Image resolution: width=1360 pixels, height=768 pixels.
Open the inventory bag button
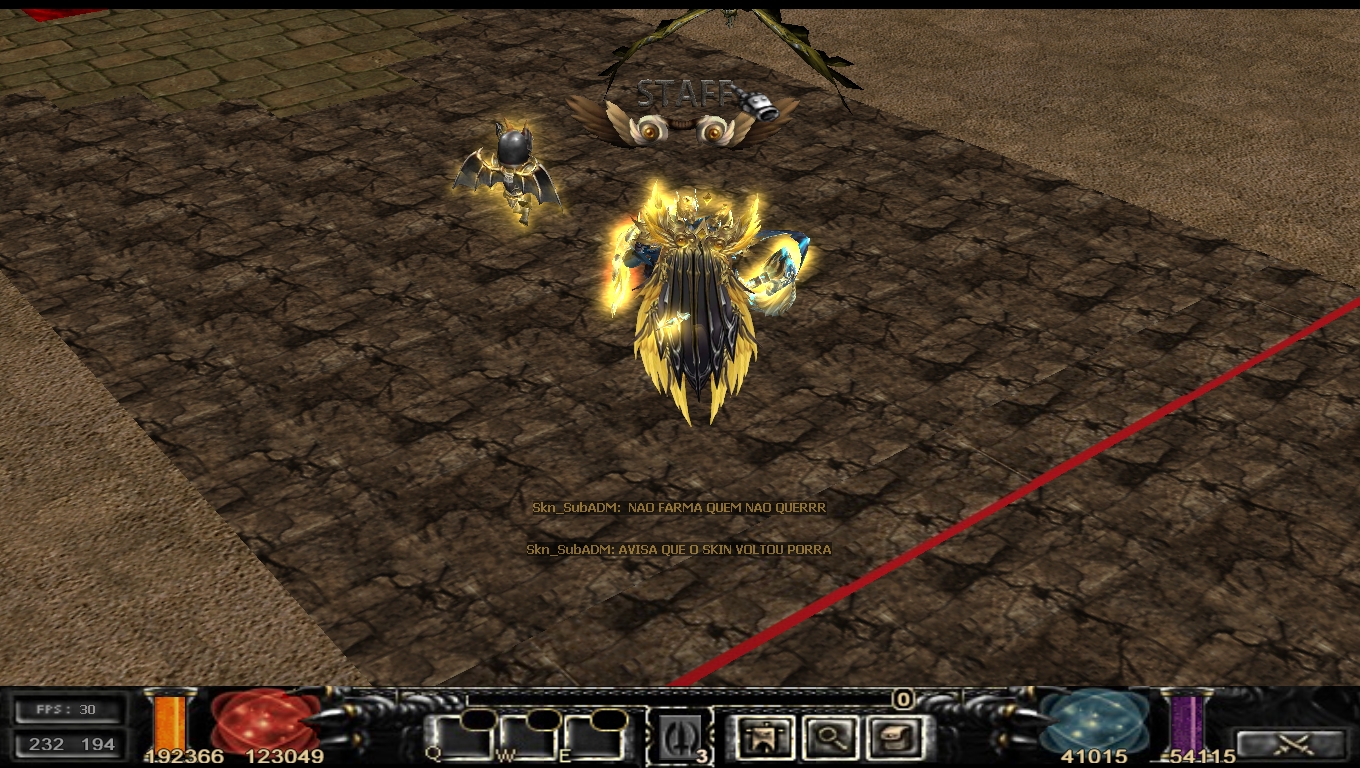(x=894, y=738)
